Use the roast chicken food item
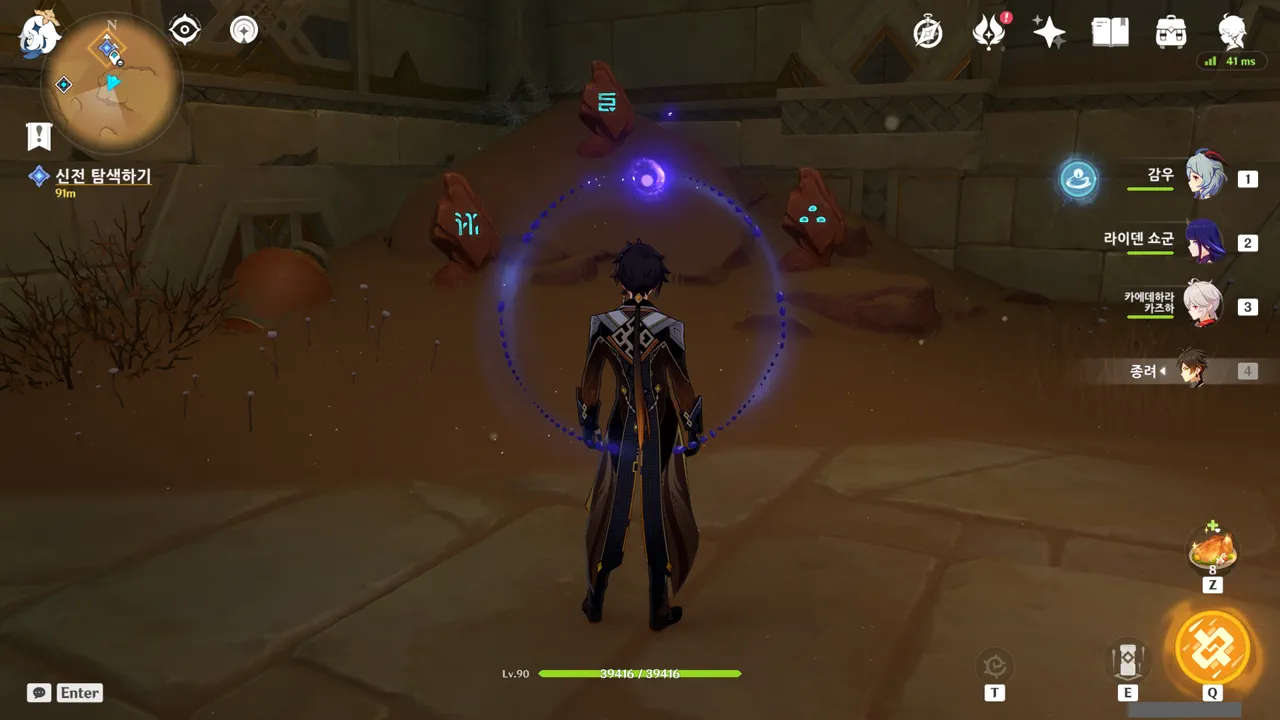1280x720 pixels. coord(1213,549)
